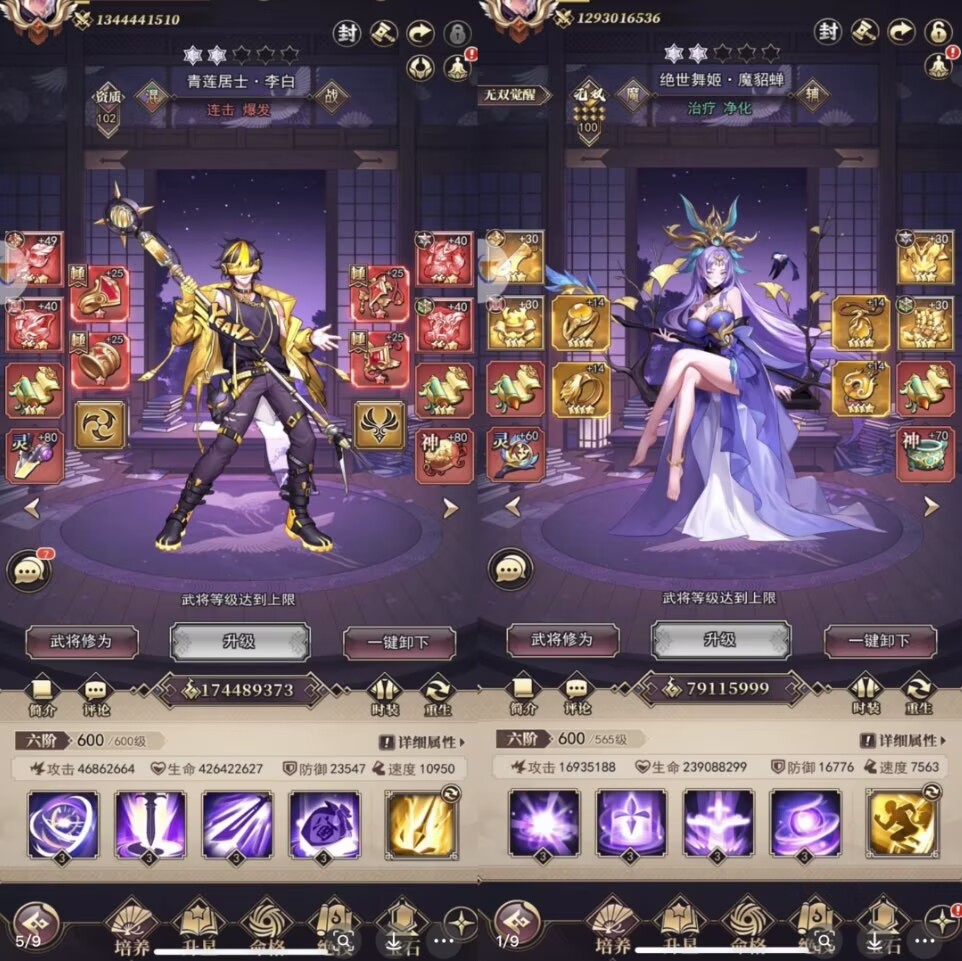Select 一键卸下 in the Li Bai panel
The image size is (962, 961).
coord(399,641)
